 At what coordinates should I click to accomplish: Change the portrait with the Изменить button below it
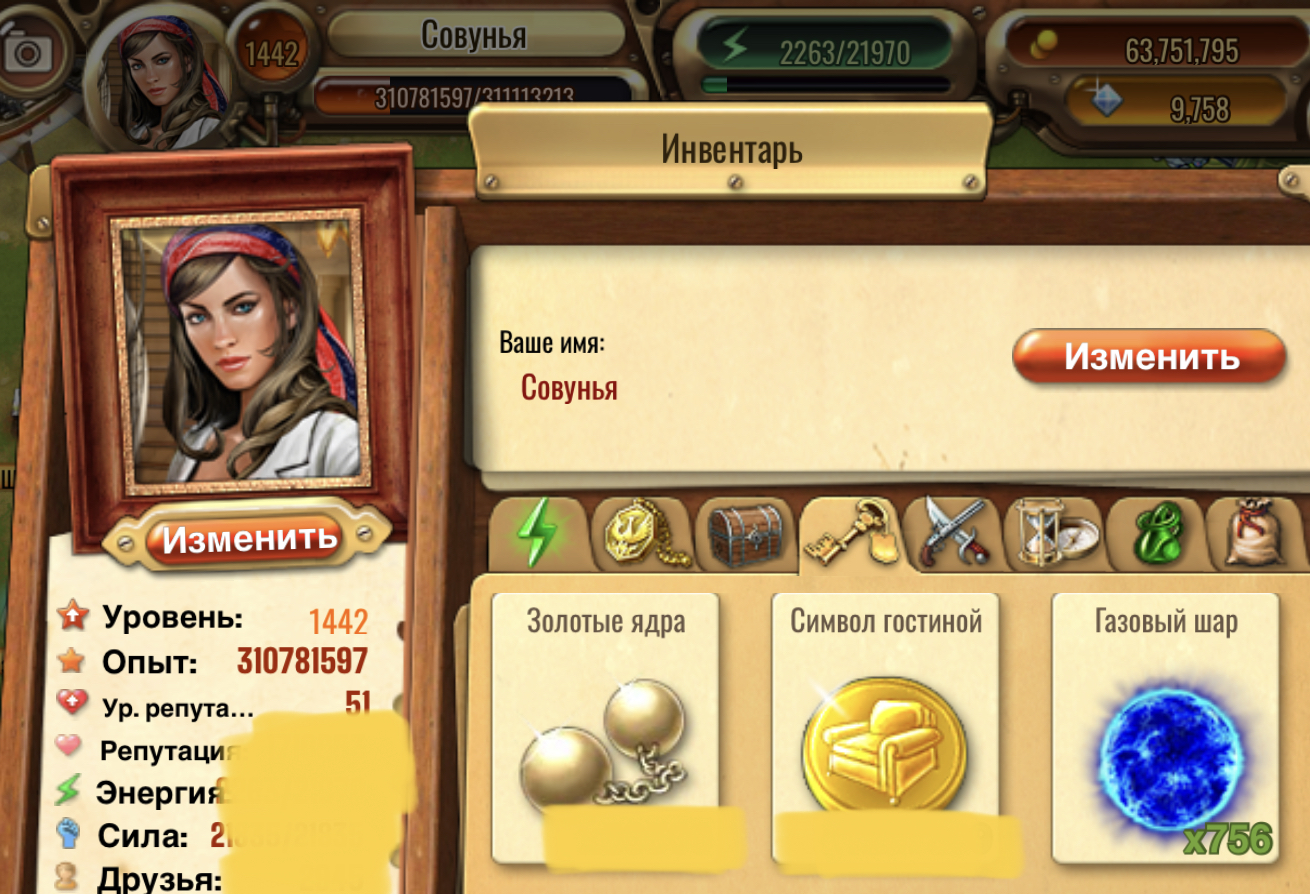[x=249, y=539]
